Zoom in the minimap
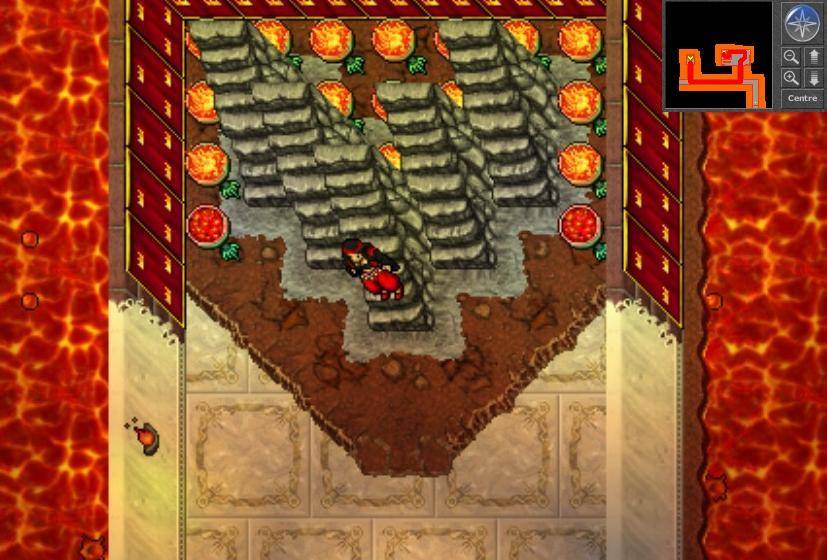Screen dimensions: 827x560 791,77
